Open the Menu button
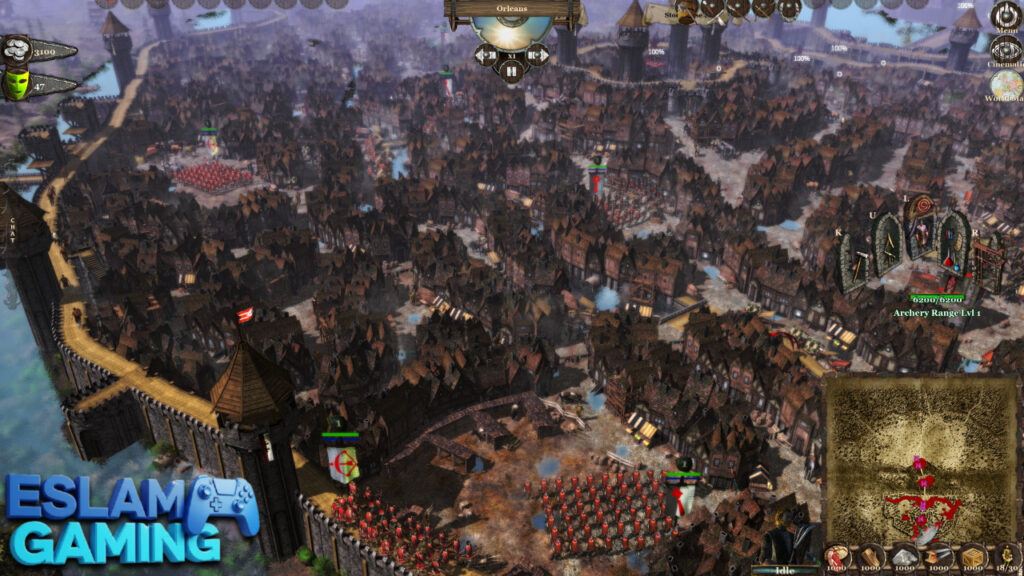This screenshot has height=576, width=1024. pos(1005,15)
